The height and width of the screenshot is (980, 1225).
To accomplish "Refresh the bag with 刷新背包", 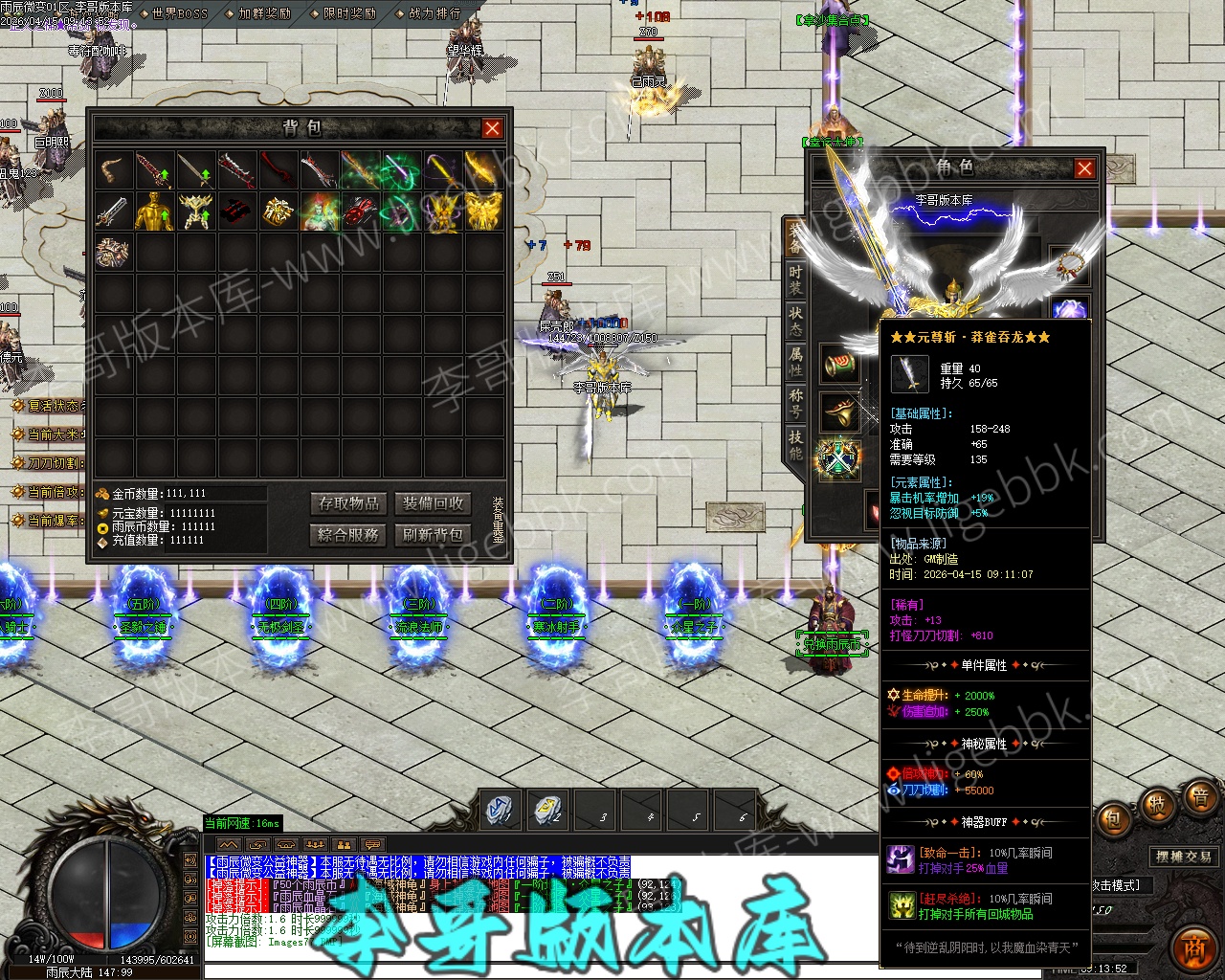I will [x=433, y=534].
